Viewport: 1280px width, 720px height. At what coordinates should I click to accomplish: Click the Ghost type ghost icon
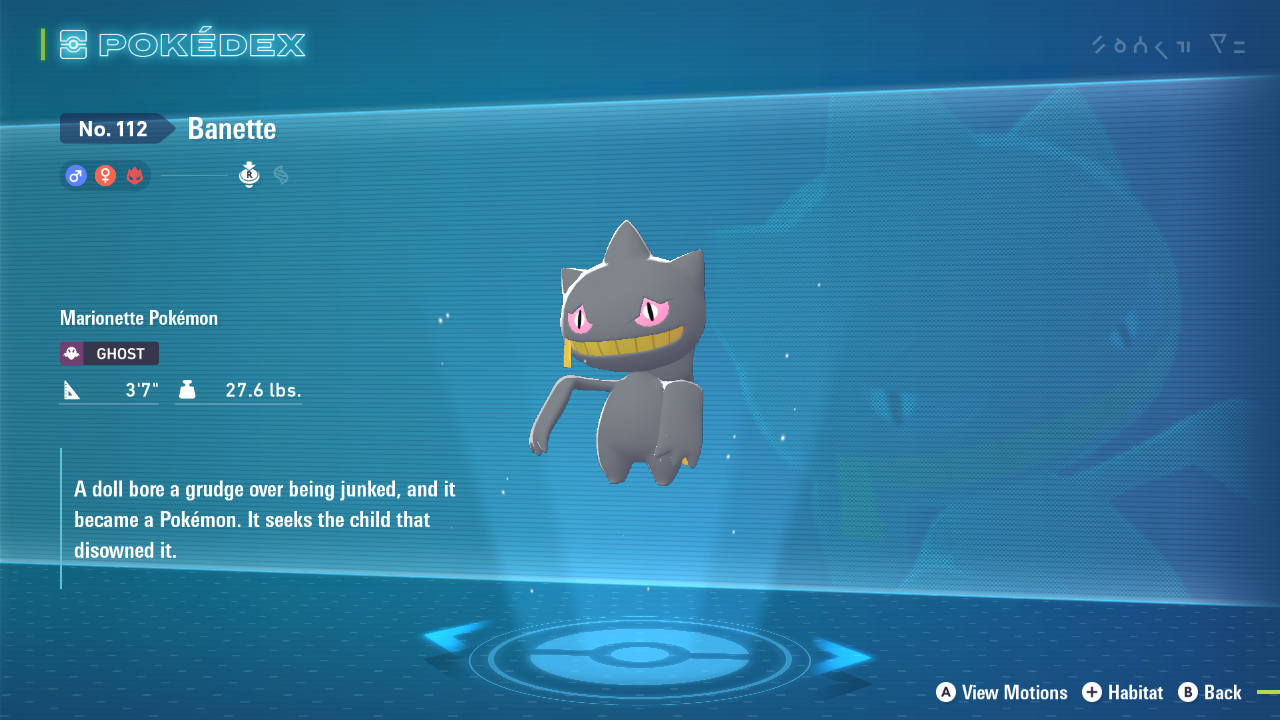click(x=72, y=353)
